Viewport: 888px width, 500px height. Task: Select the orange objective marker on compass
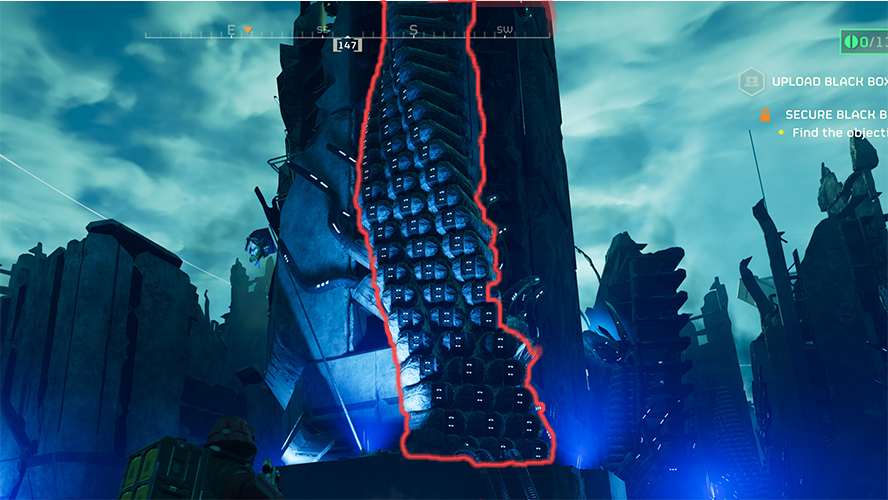[x=247, y=30]
